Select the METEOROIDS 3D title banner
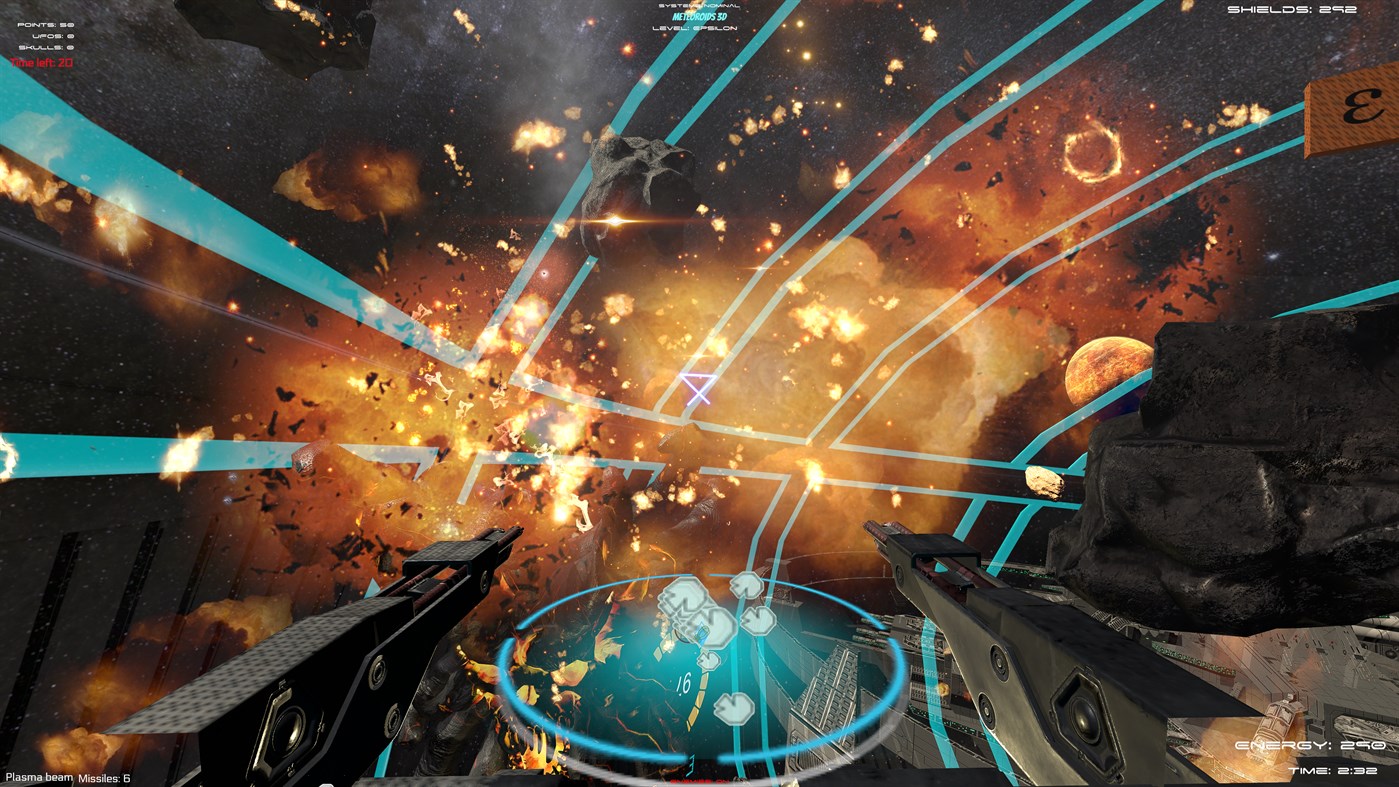This screenshot has width=1399, height=787. coord(700,17)
